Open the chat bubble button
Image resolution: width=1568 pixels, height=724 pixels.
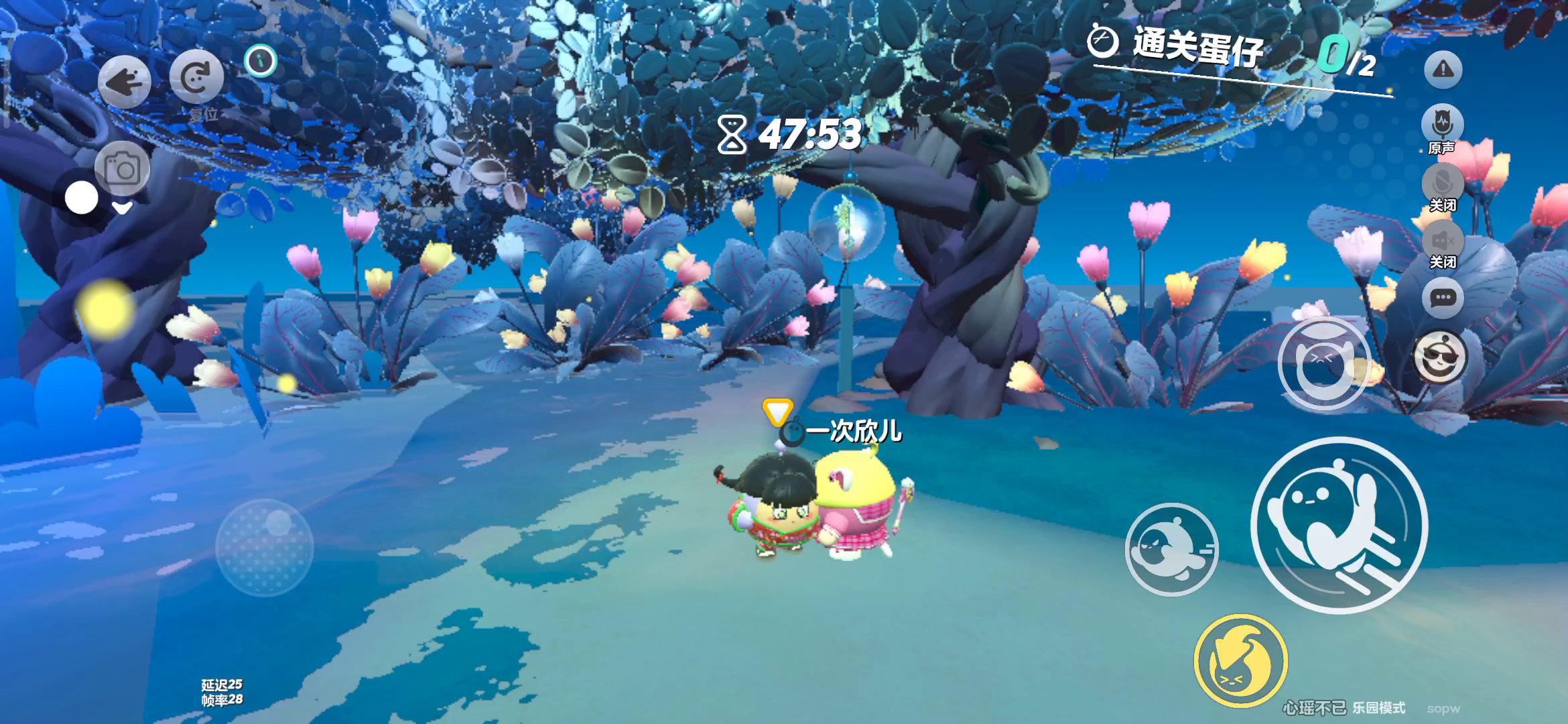coord(1443,298)
